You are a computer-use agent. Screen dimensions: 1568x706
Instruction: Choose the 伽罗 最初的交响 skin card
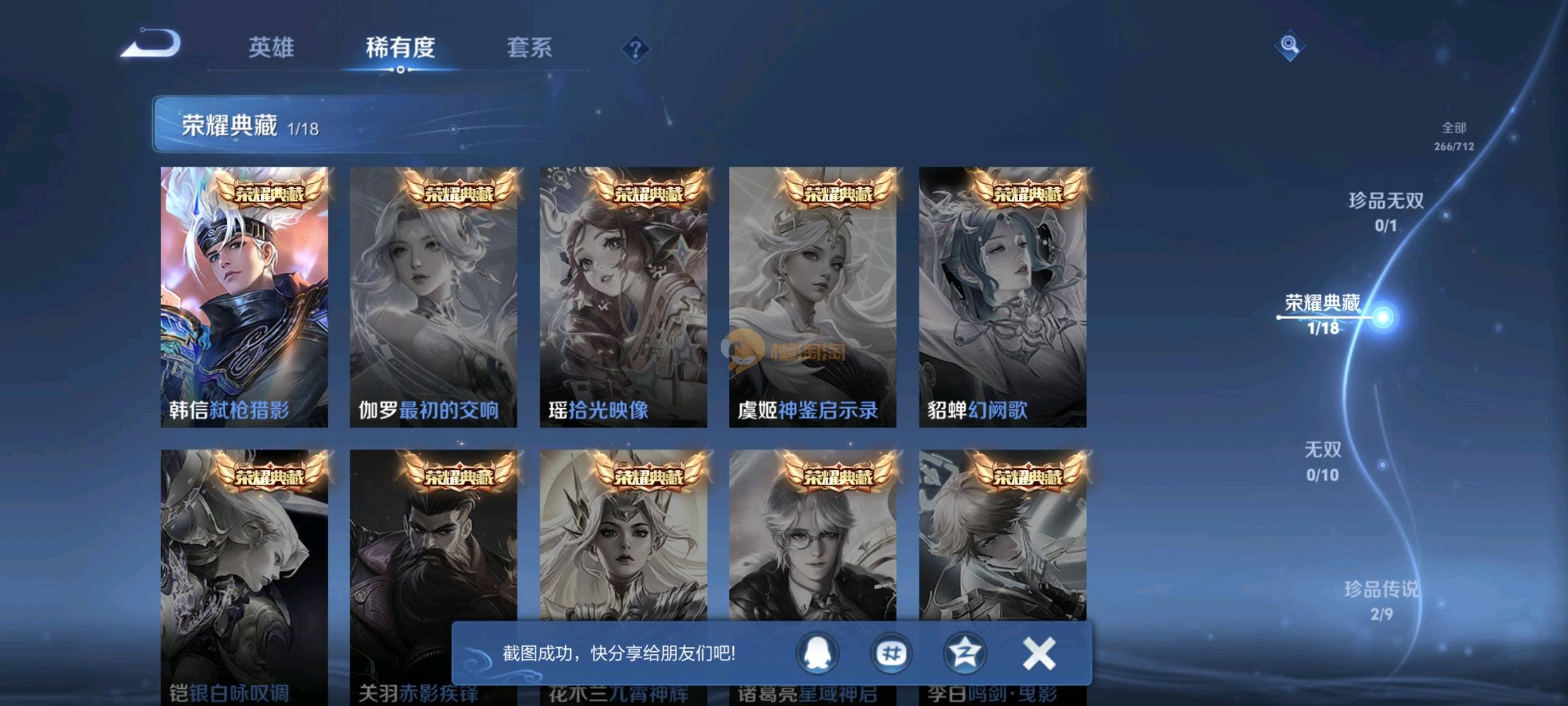pyautogui.click(x=433, y=297)
